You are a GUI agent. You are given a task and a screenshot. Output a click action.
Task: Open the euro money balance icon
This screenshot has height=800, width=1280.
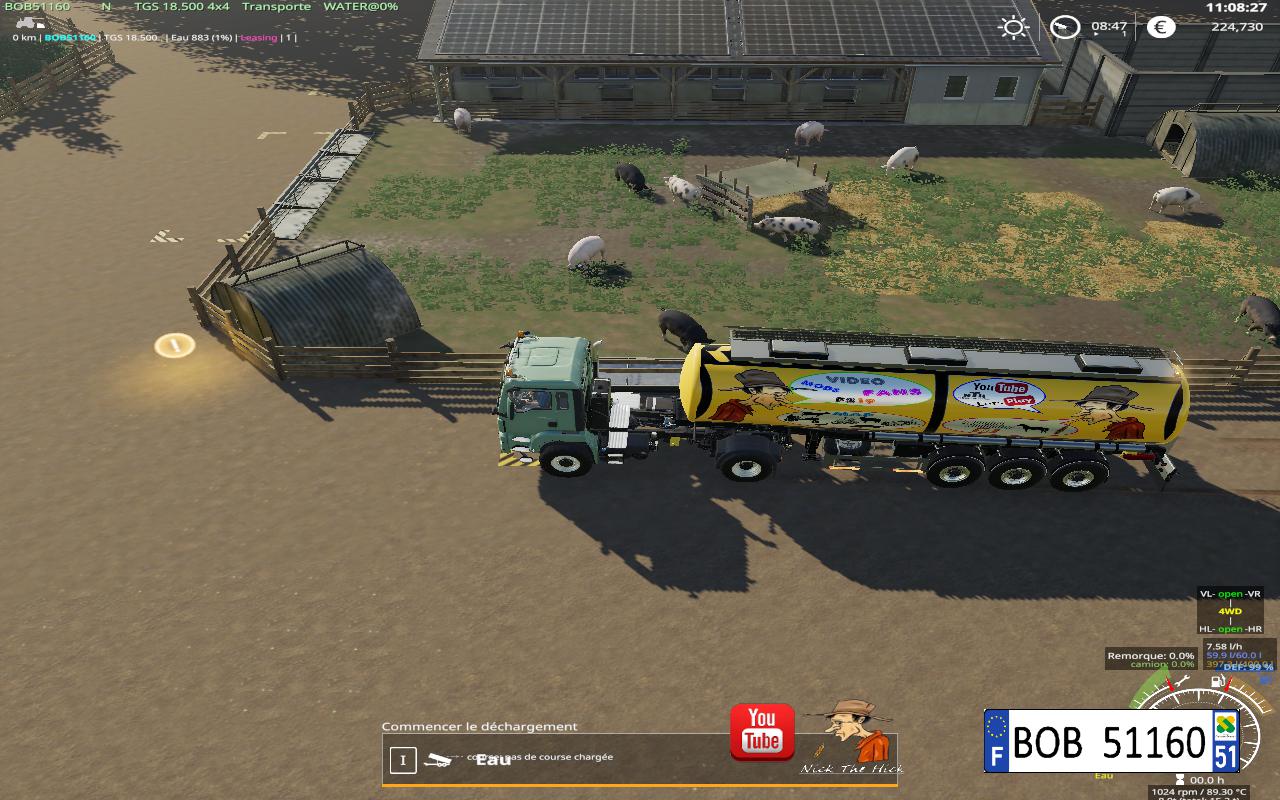coord(1160,27)
